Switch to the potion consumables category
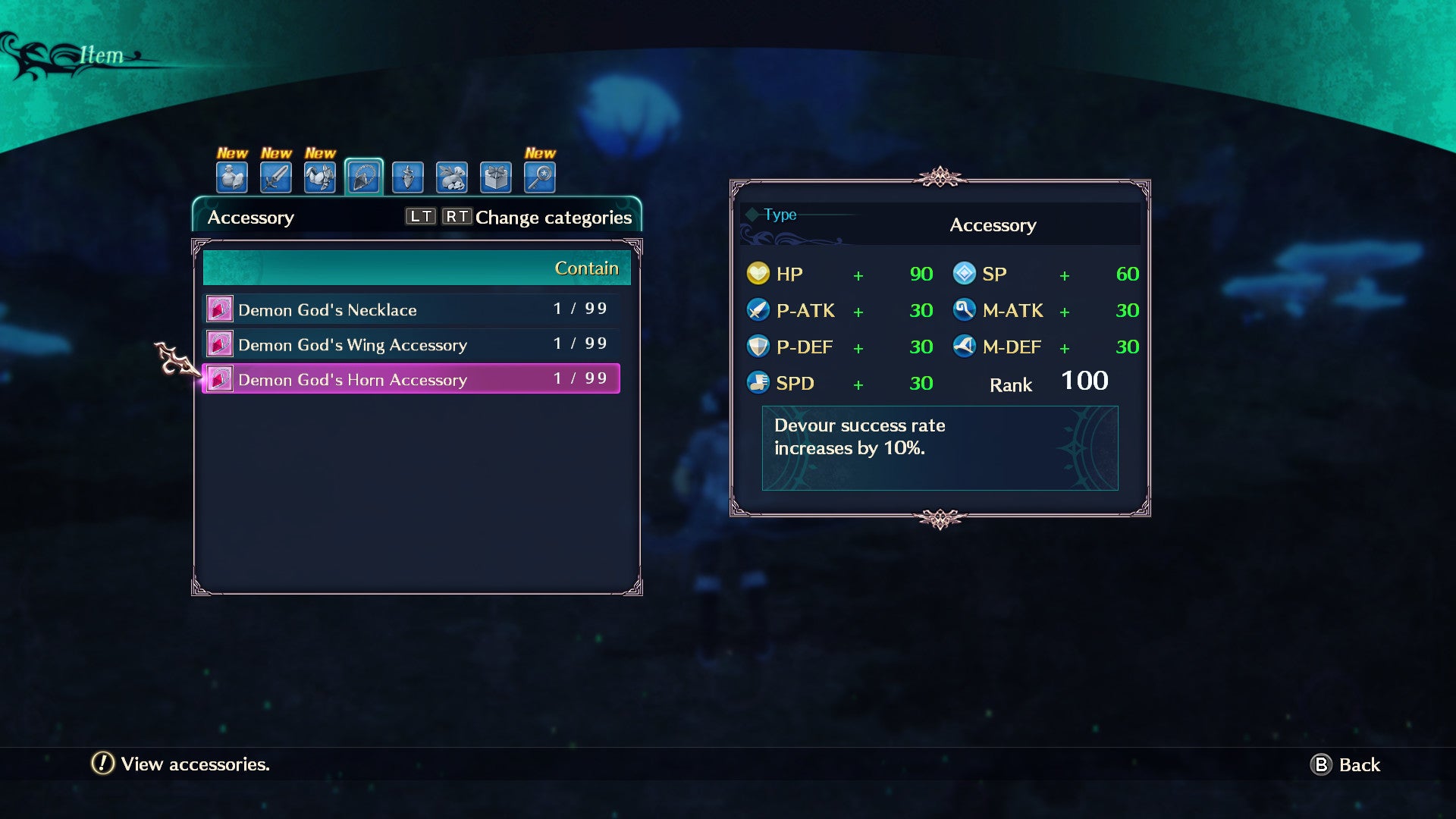The image size is (1456, 819). (232, 177)
